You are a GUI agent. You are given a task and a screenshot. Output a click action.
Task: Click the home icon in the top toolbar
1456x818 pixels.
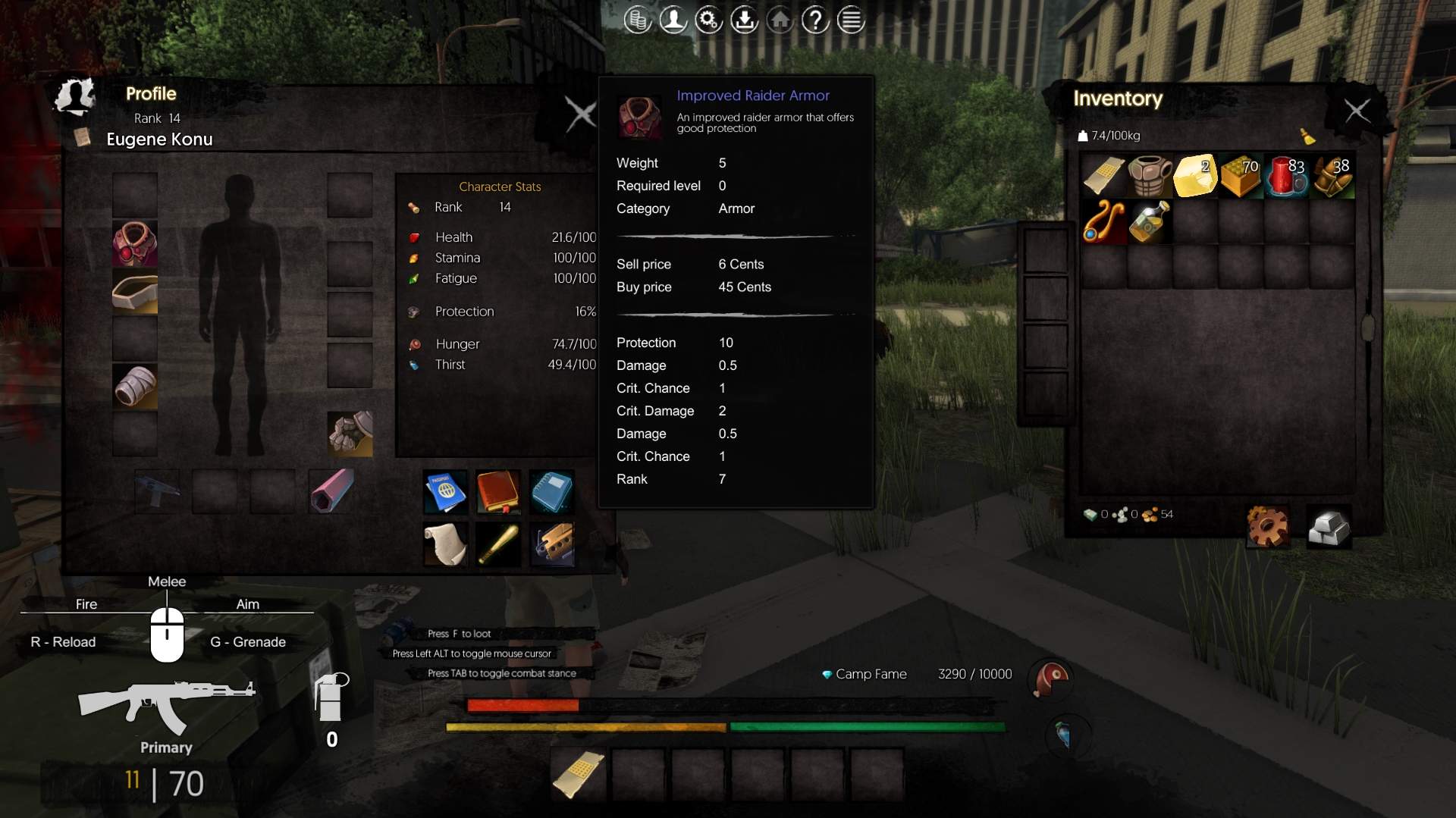[x=780, y=19]
